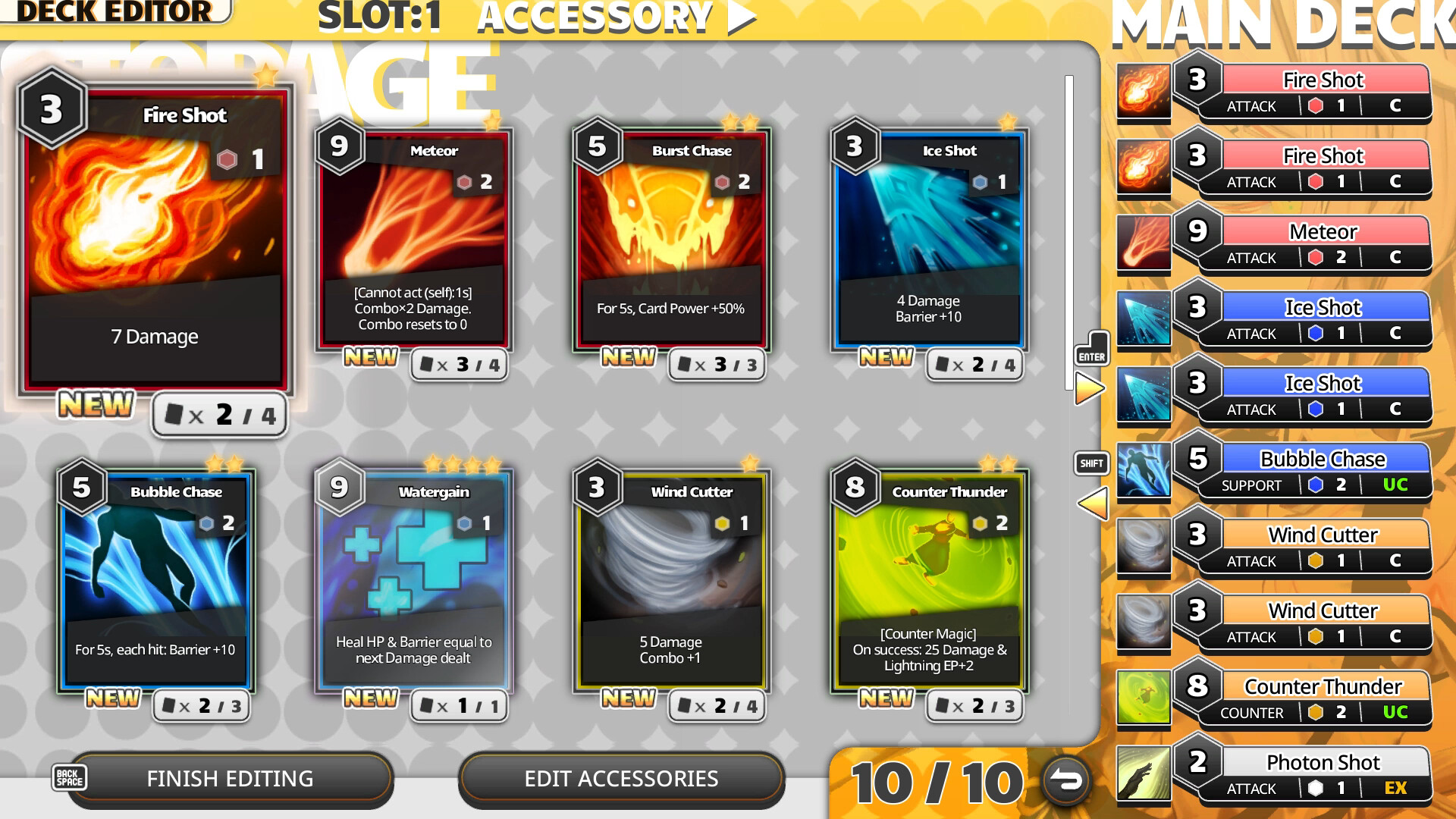Image resolution: width=1456 pixels, height=819 pixels.
Task: Click the Meteor flame icon in Main Deck
Action: pos(1144,243)
